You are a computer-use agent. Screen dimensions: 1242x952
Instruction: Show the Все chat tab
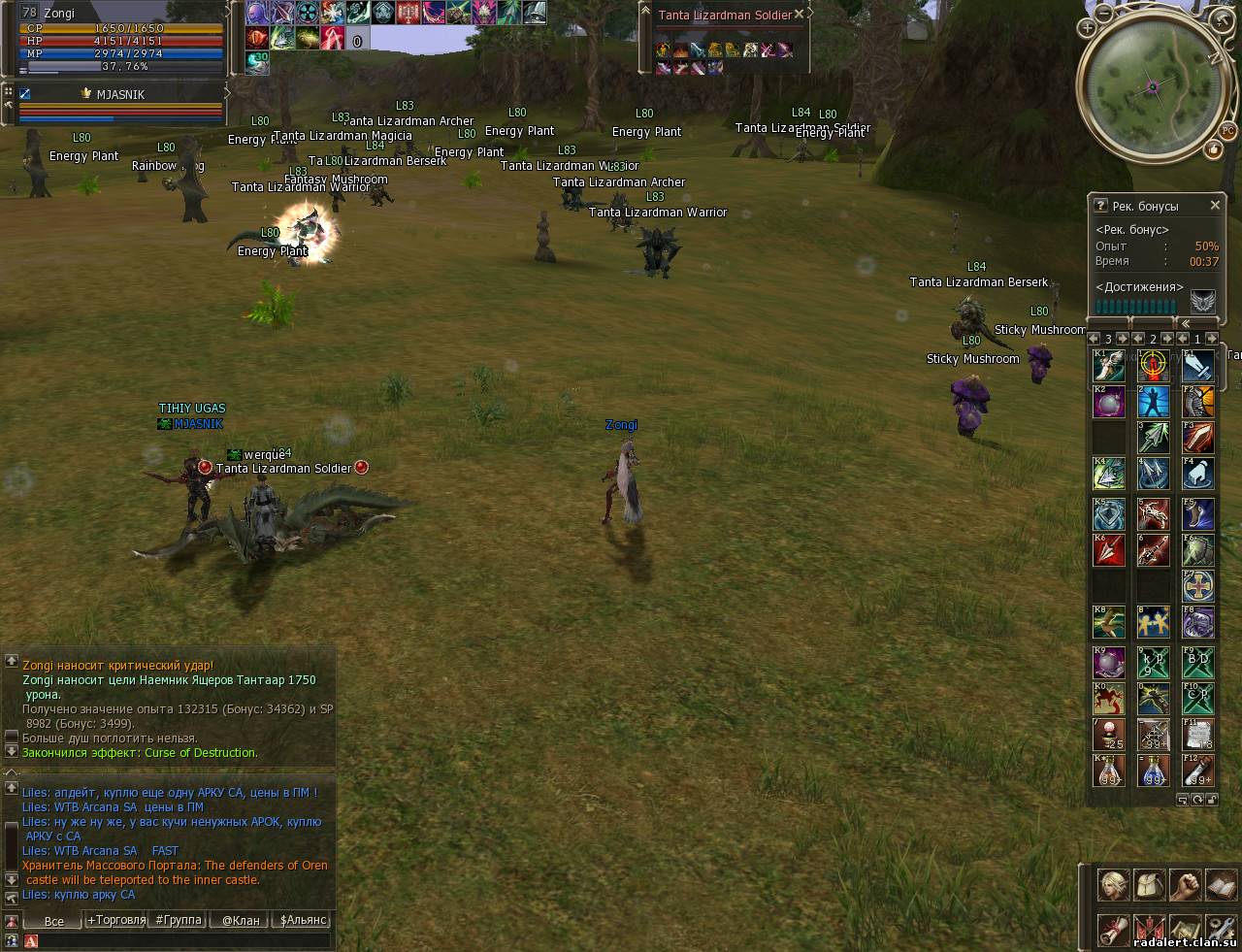point(54,921)
